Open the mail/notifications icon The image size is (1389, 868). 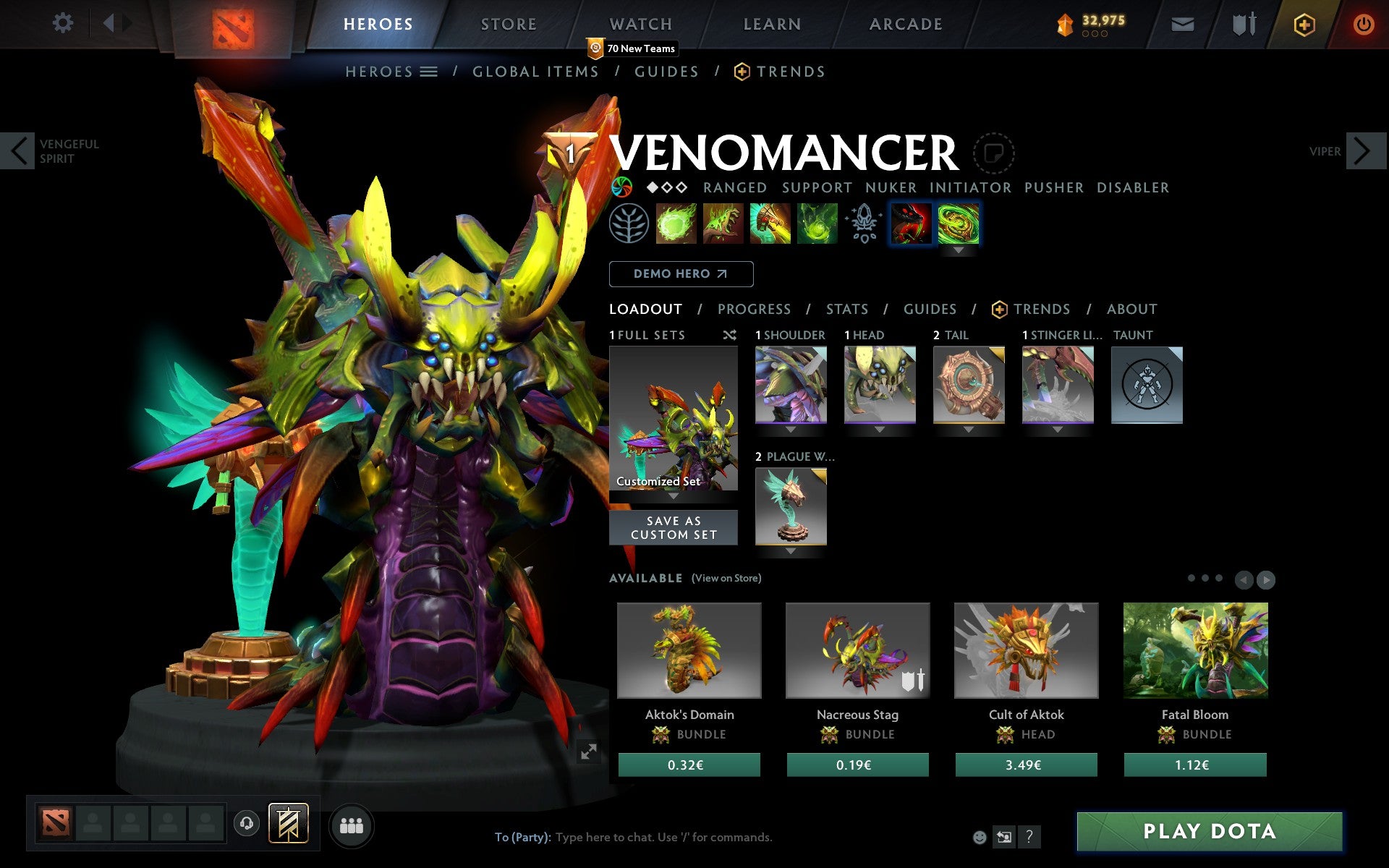point(1182,24)
